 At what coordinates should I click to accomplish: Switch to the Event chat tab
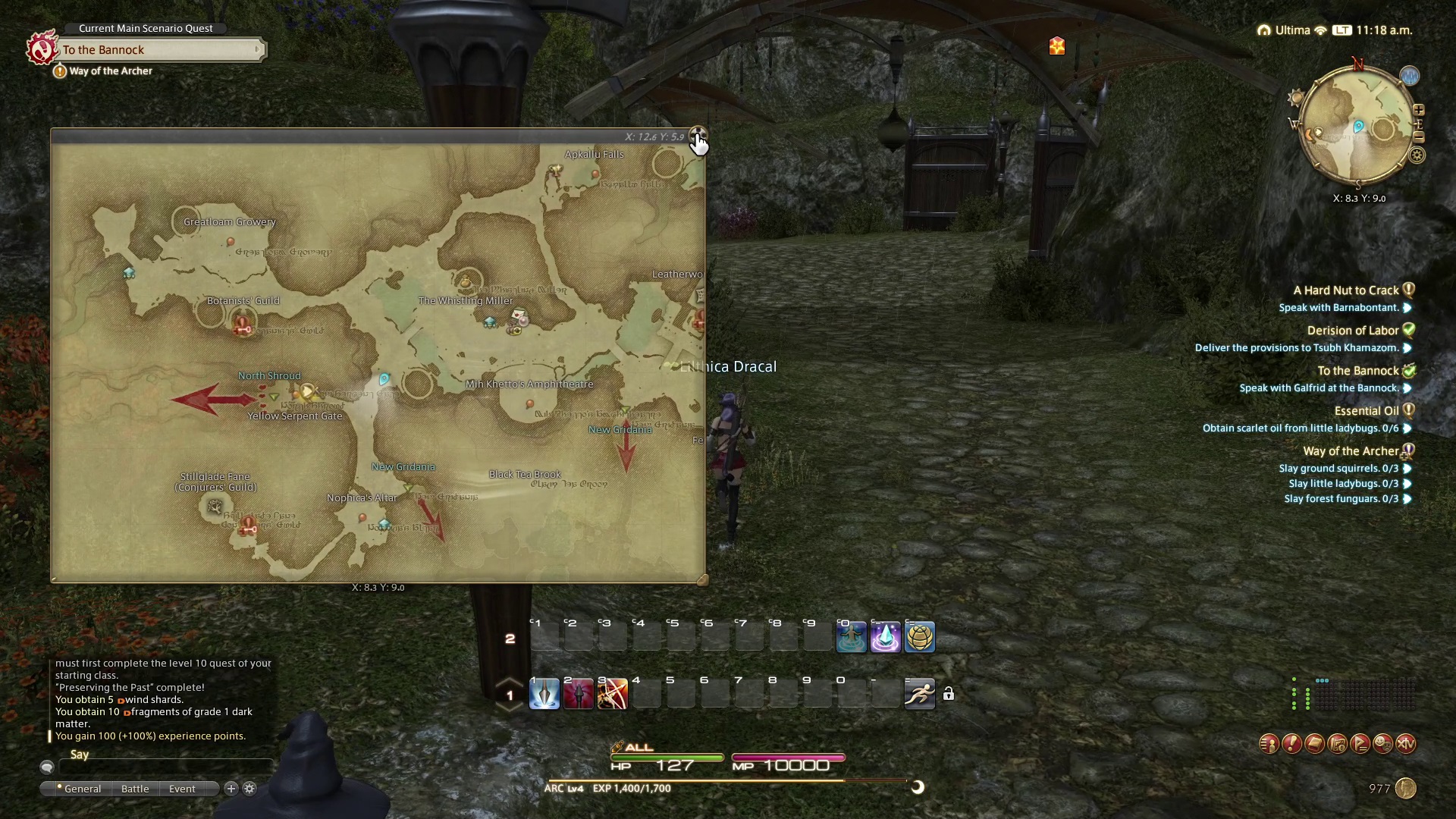point(182,789)
